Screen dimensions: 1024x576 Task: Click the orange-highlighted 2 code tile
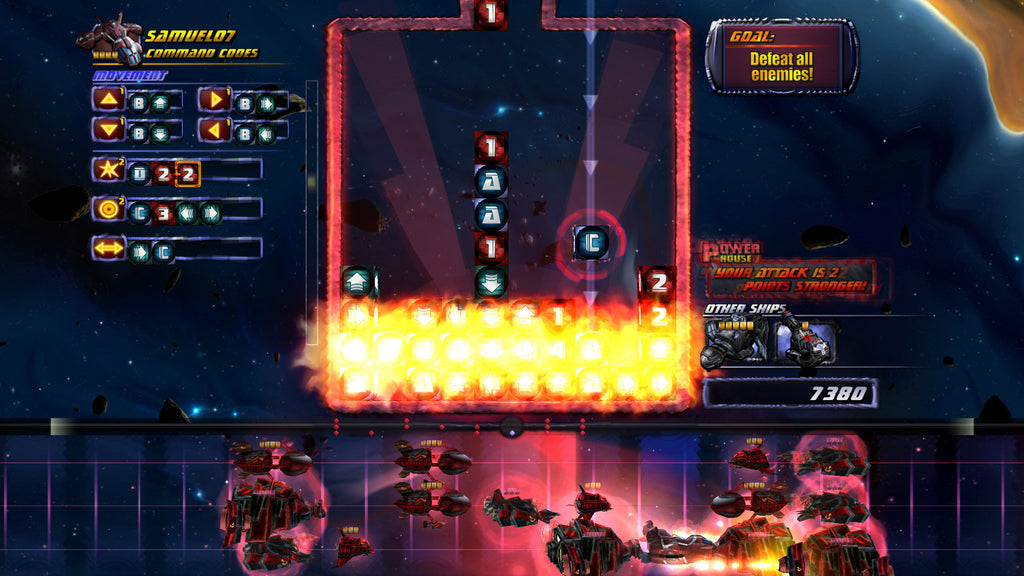(x=187, y=174)
